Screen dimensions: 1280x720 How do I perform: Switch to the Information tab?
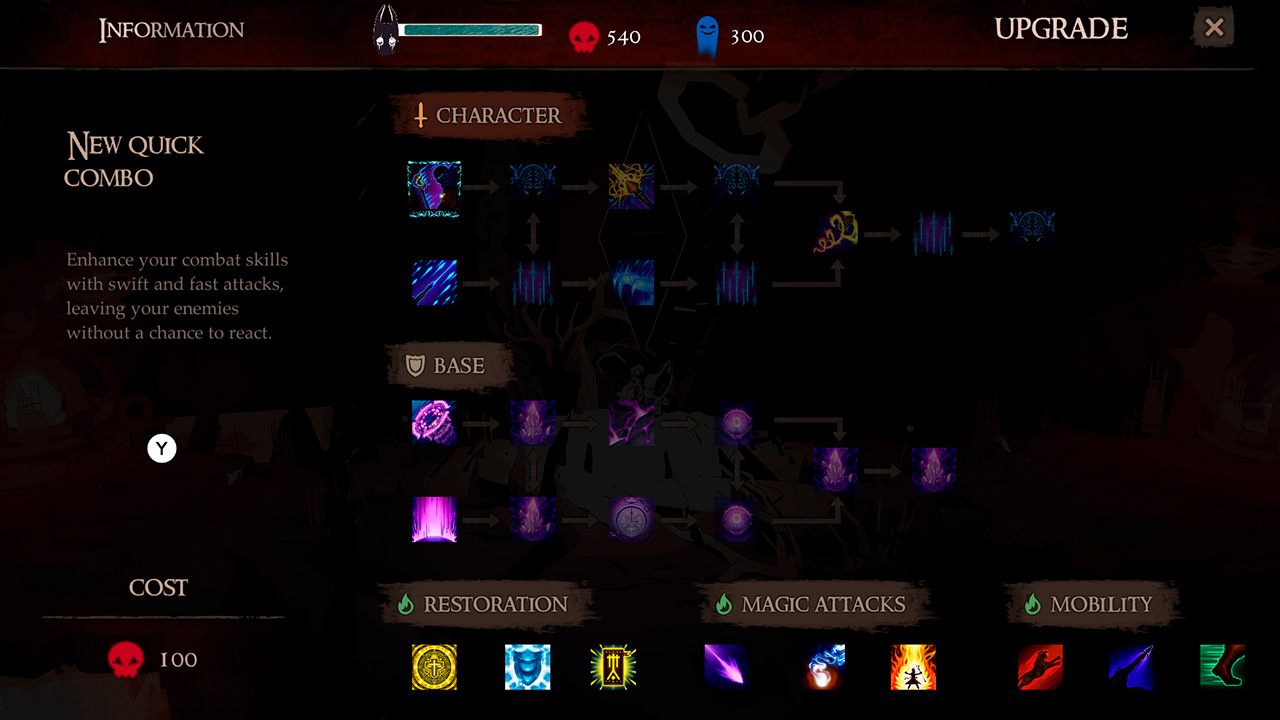(170, 29)
